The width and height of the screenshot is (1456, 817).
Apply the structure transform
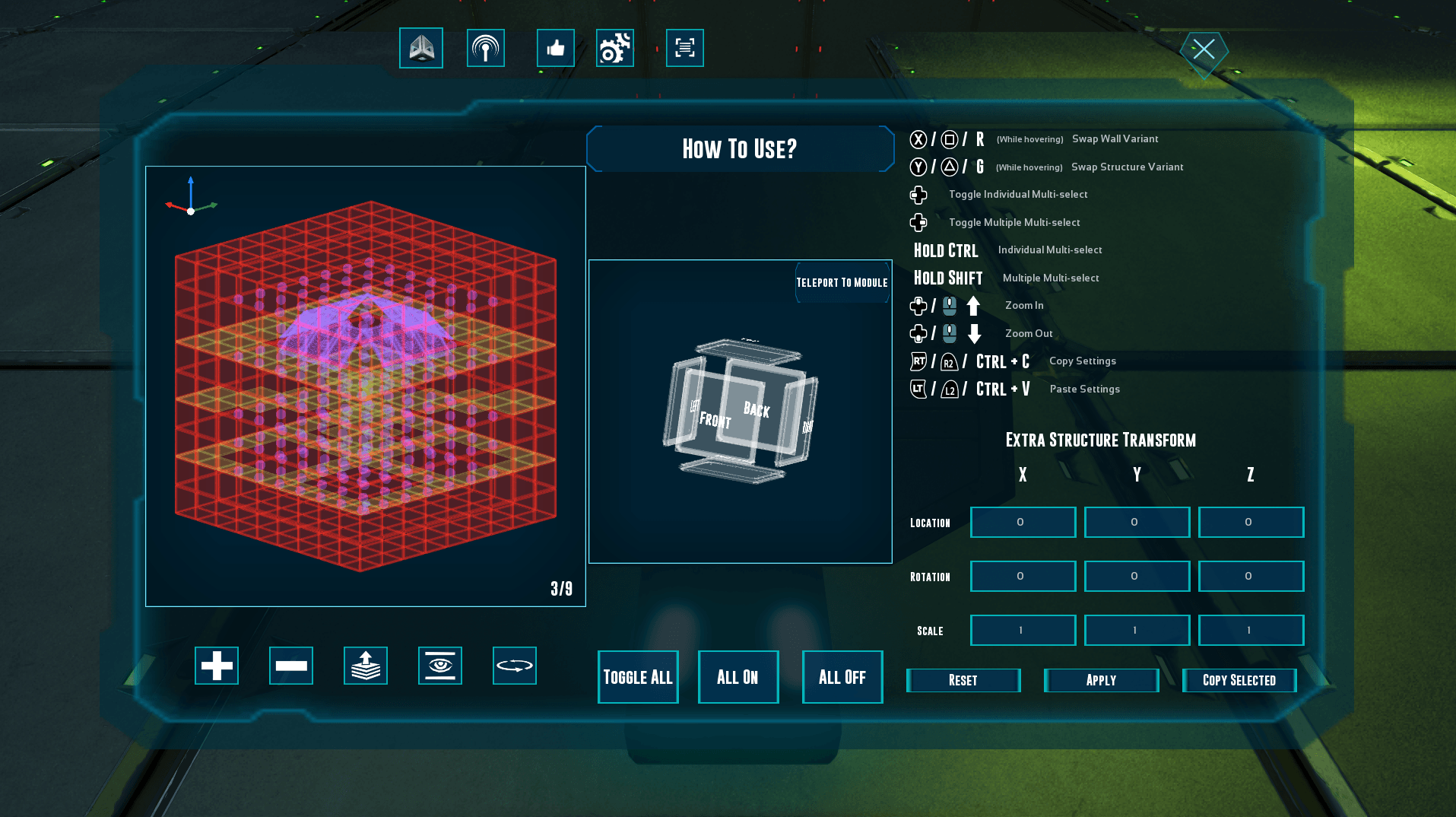point(1101,680)
